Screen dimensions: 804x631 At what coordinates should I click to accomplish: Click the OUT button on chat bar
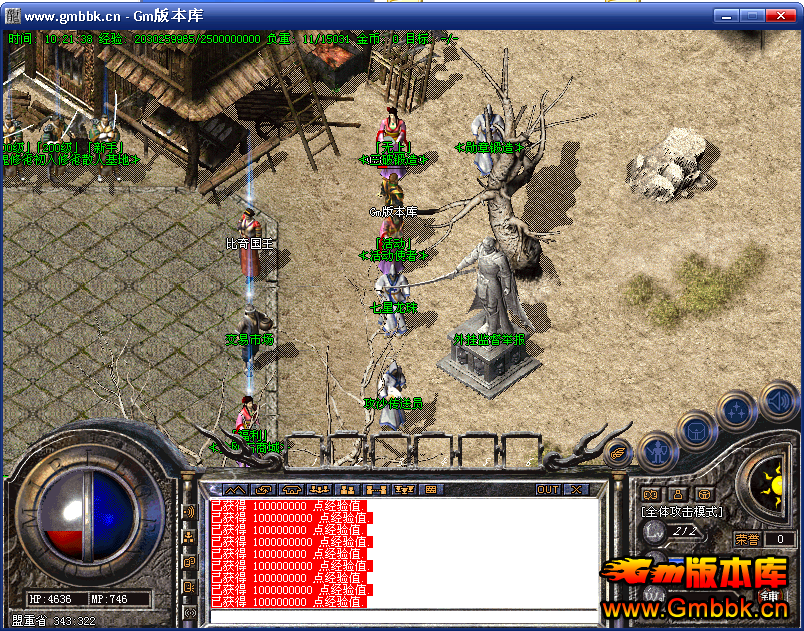coord(548,490)
